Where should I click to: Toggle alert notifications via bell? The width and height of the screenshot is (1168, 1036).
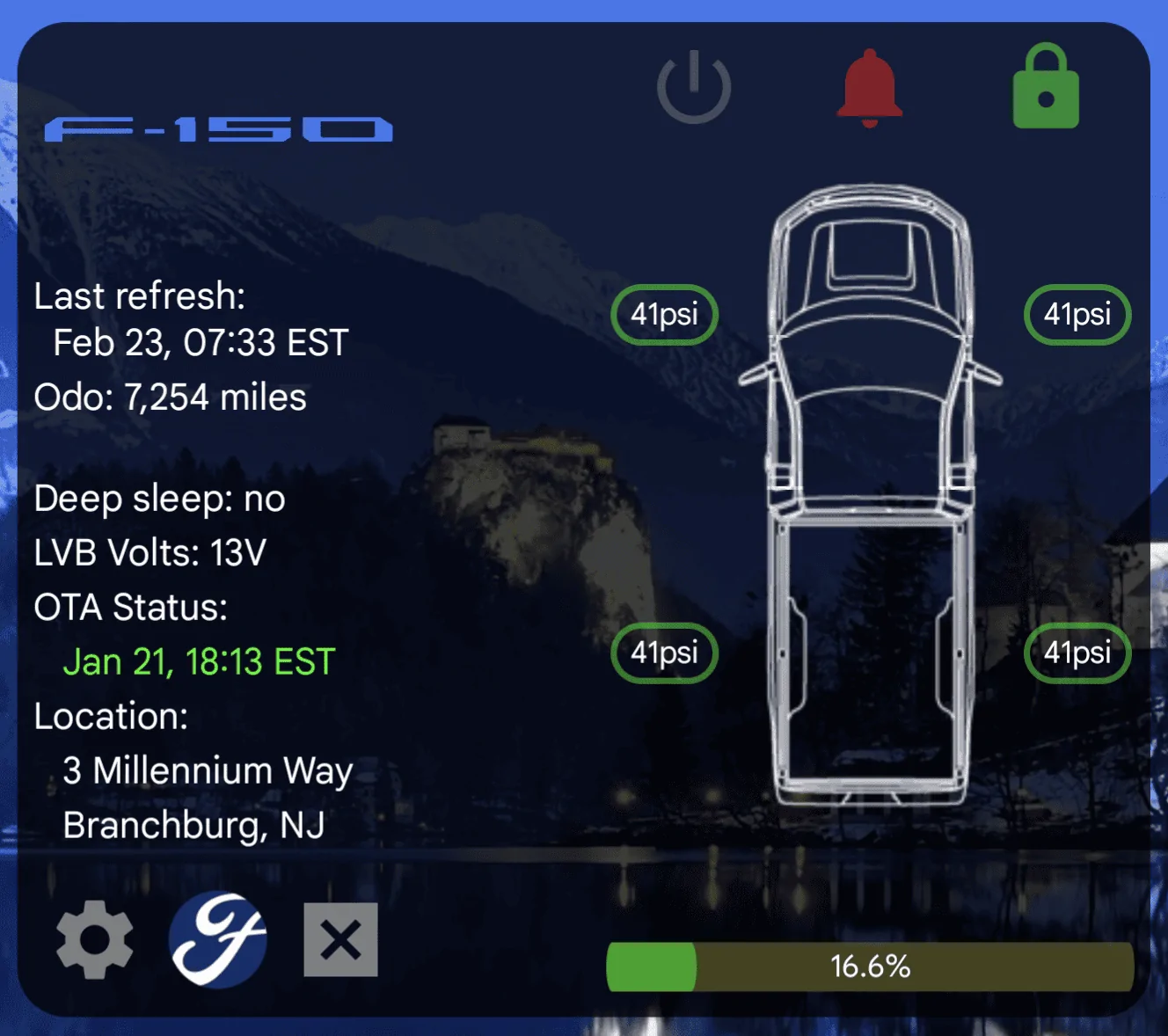pyautogui.click(x=869, y=88)
